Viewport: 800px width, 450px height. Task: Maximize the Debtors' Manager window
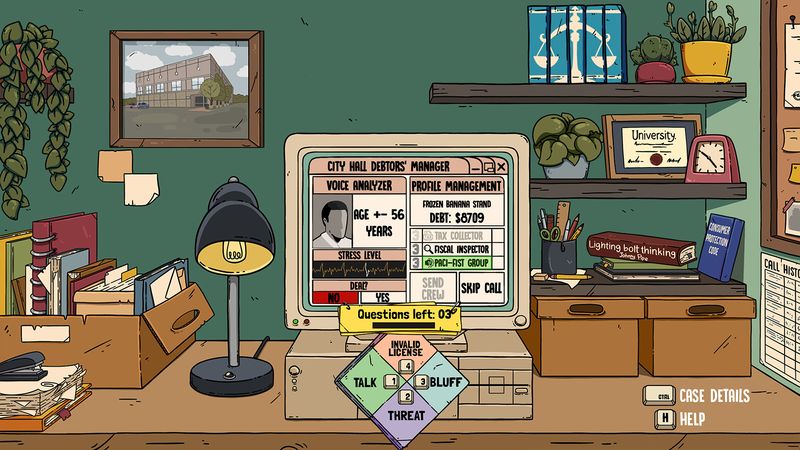pos(488,166)
